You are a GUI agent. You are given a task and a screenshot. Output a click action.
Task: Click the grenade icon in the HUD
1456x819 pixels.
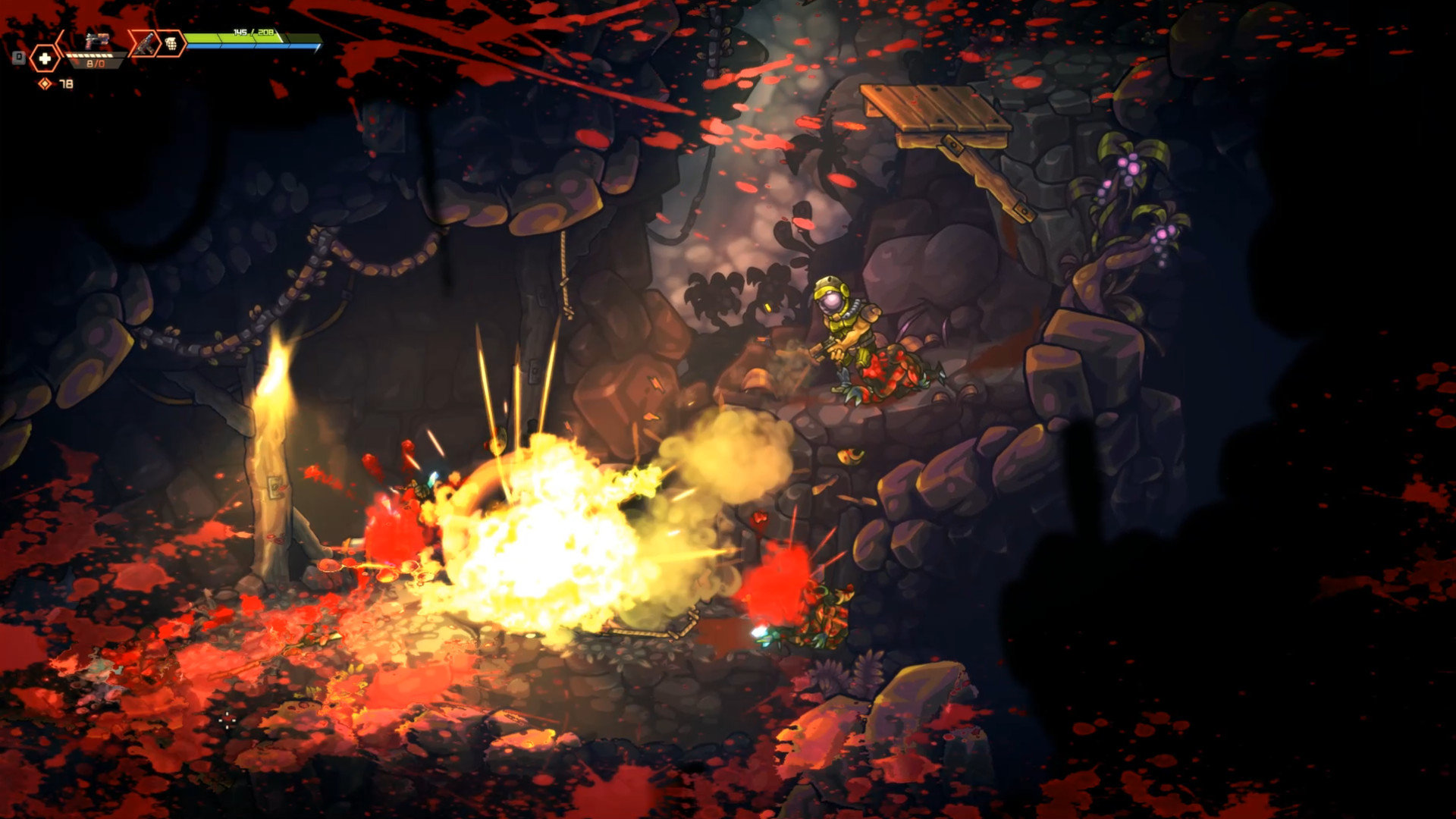tap(171, 42)
